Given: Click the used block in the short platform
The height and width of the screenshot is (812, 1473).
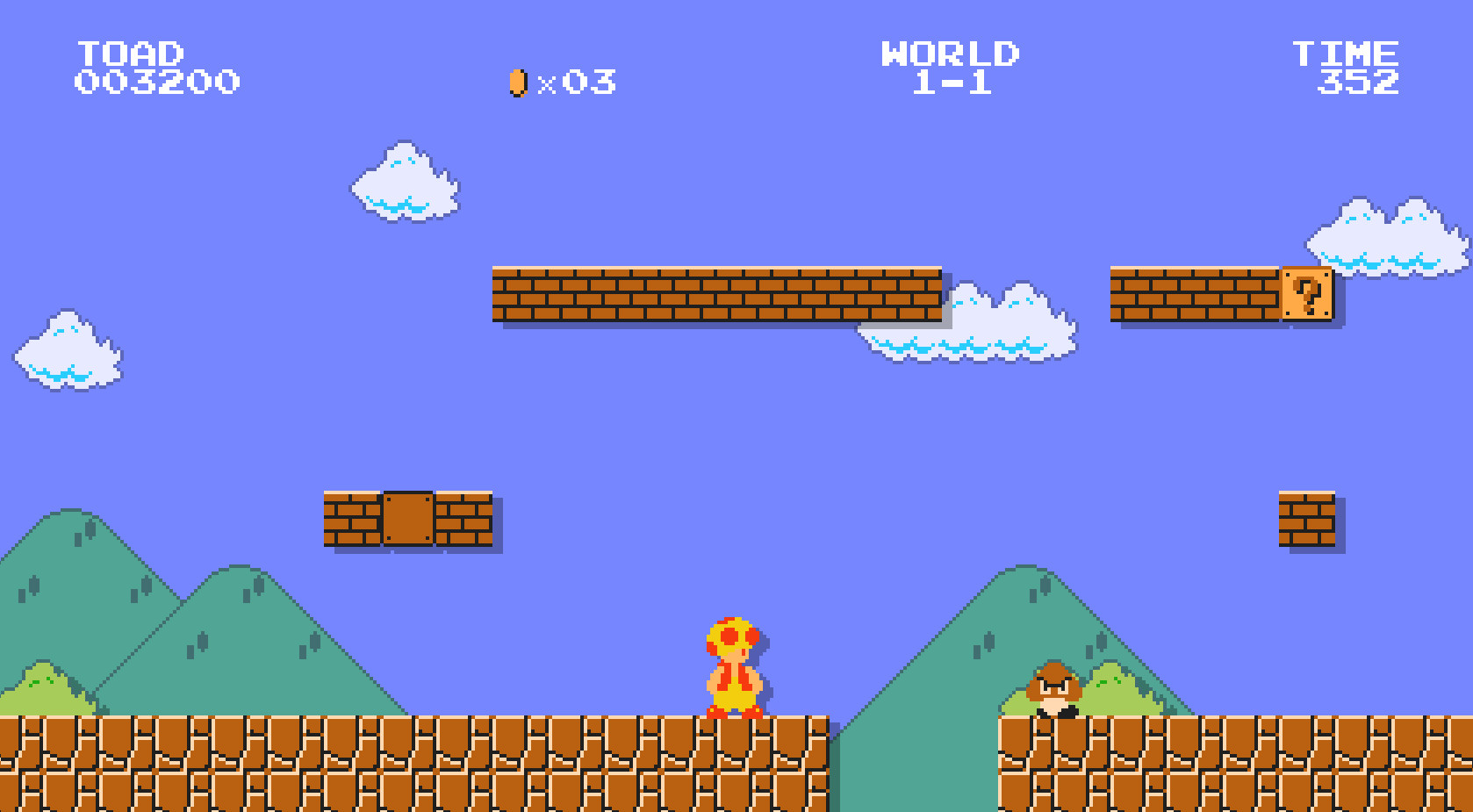Looking at the screenshot, I should click(x=406, y=518).
